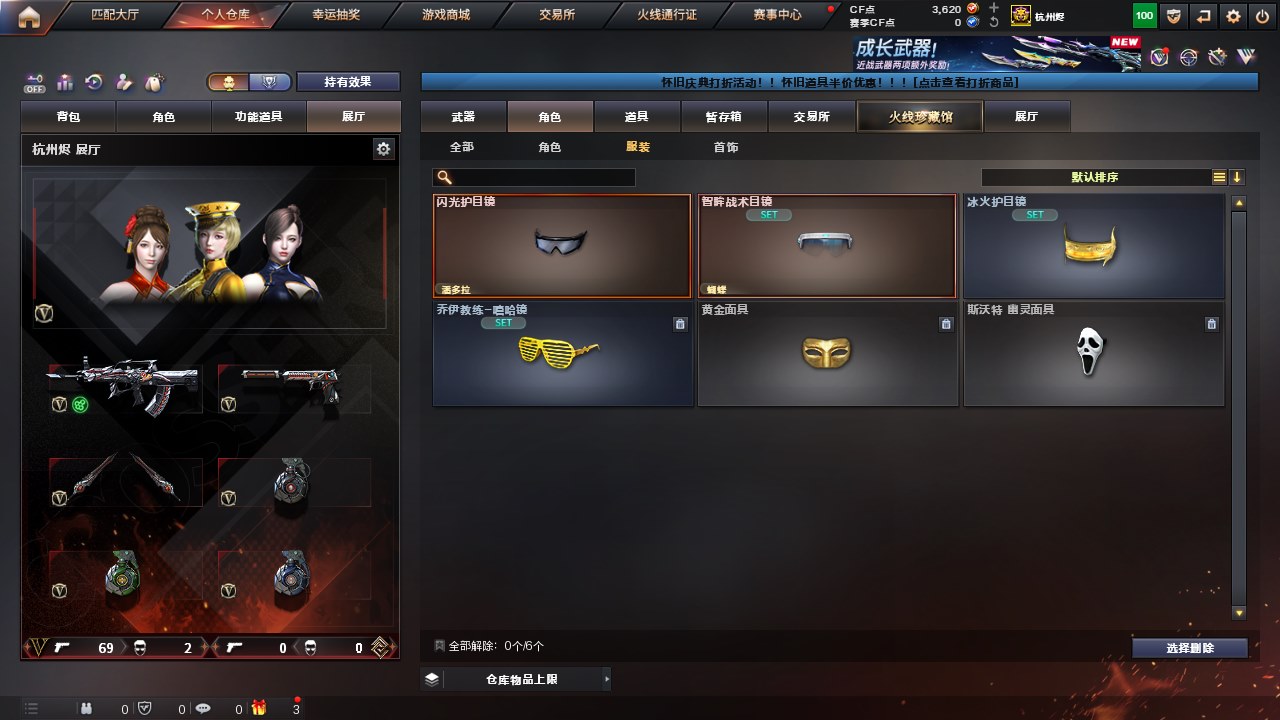
Task: Select the 黄金面具 gold mask item
Action: [x=826, y=354]
